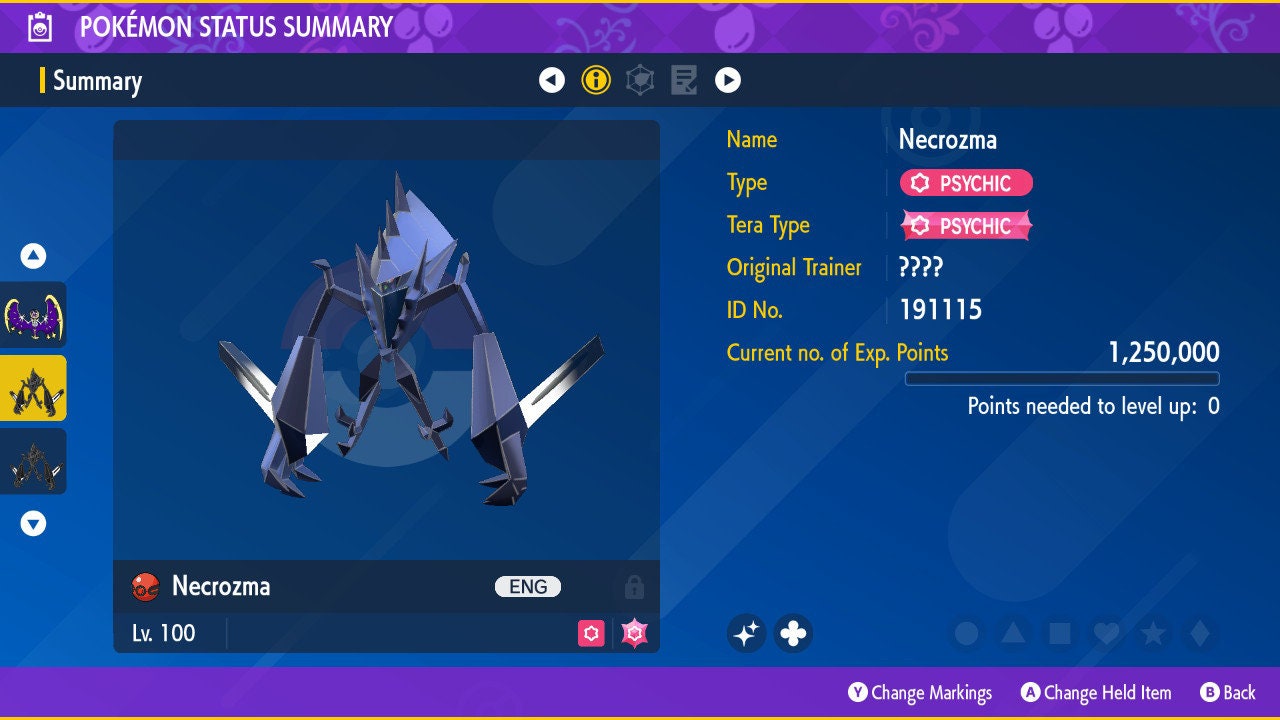Image resolution: width=1280 pixels, height=720 pixels.
Task: Toggle the square marking
Action: pyautogui.click(x=1059, y=633)
